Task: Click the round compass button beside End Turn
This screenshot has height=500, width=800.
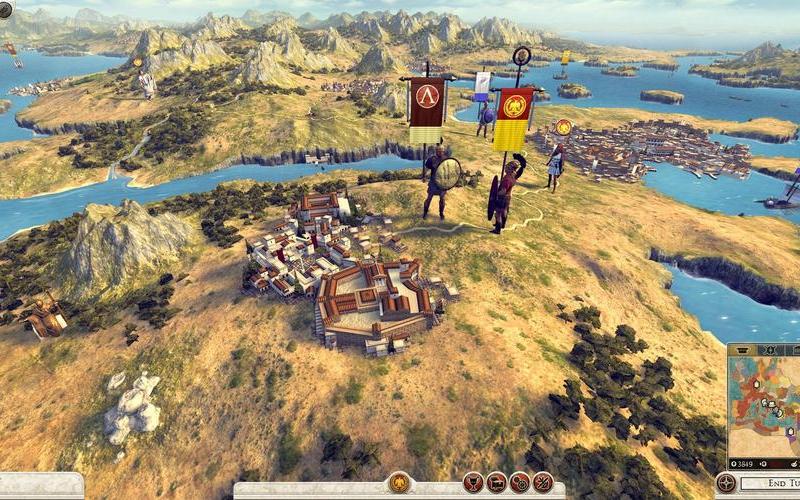Action: 727,483
